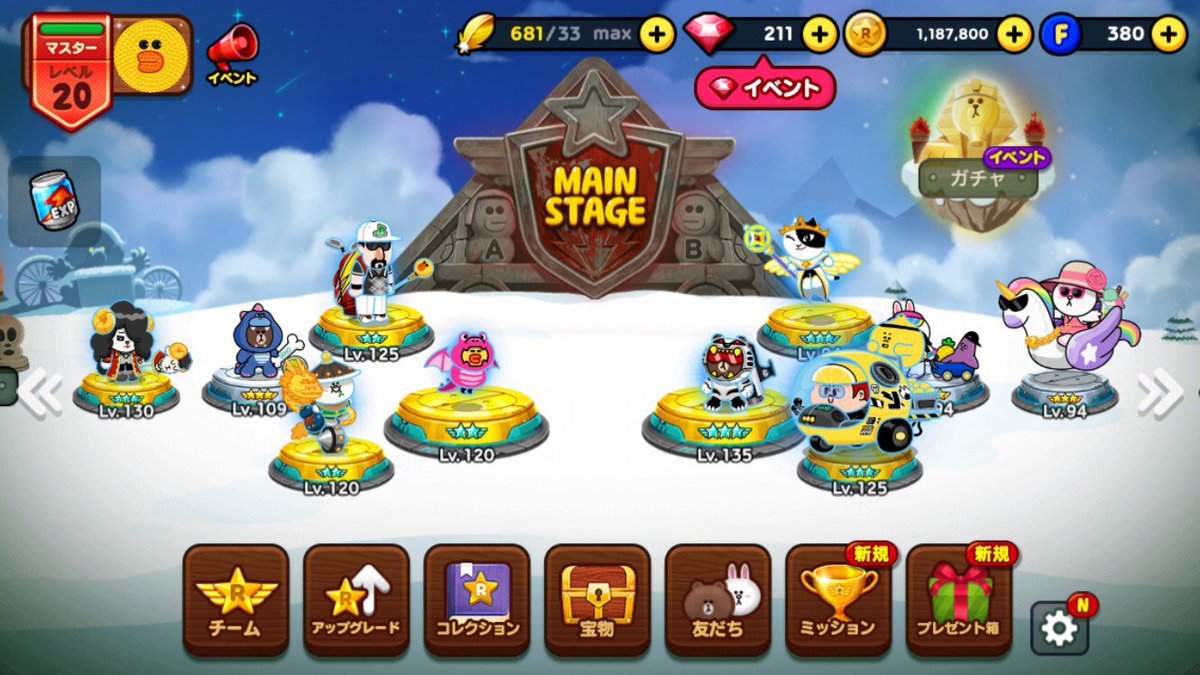
Task: Add gold coins with the plus button
Action: tap(1014, 34)
